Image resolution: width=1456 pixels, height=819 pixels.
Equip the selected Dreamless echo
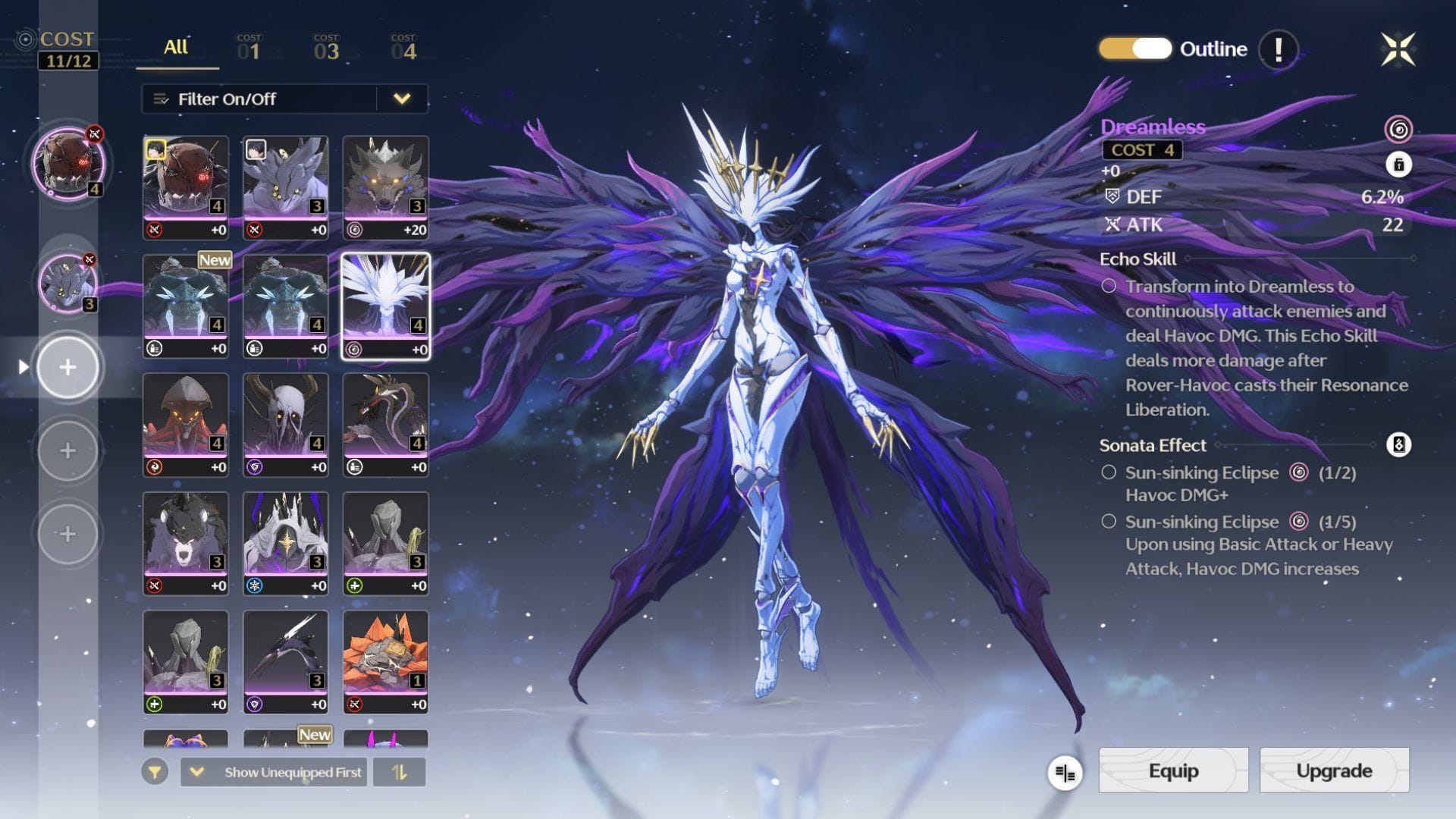click(x=1173, y=770)
